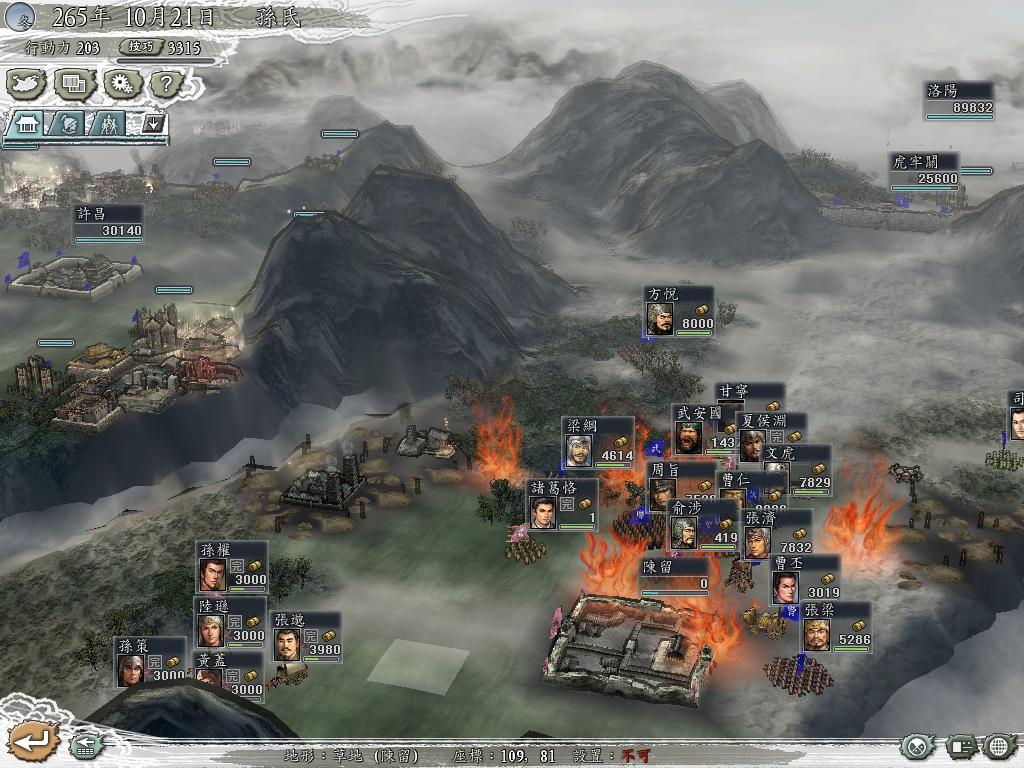The image size is (1024, 768).
Task: Select the 許昌 city label
Action: coord(108,222)
